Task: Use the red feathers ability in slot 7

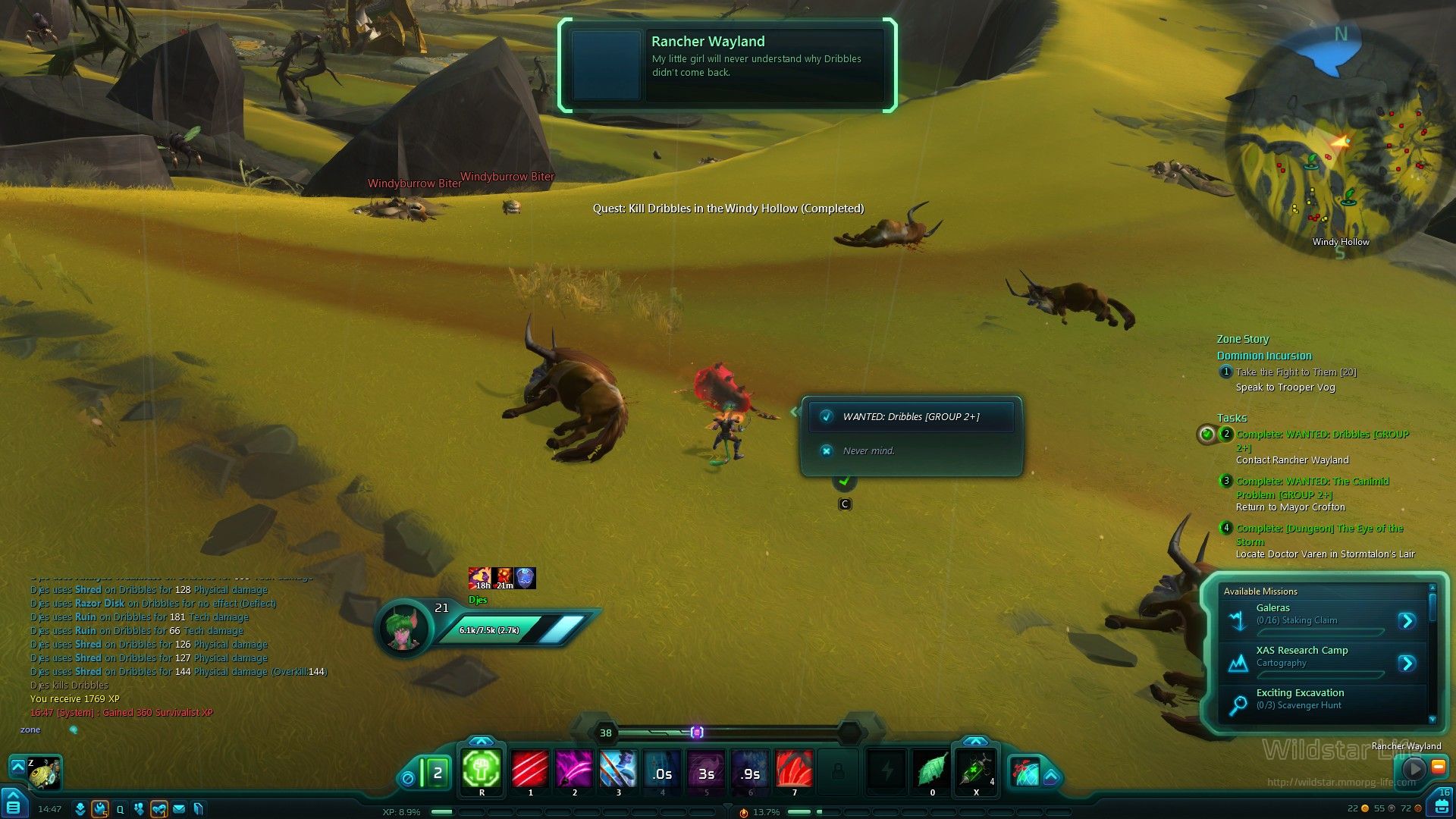Action: click(794, 770)
